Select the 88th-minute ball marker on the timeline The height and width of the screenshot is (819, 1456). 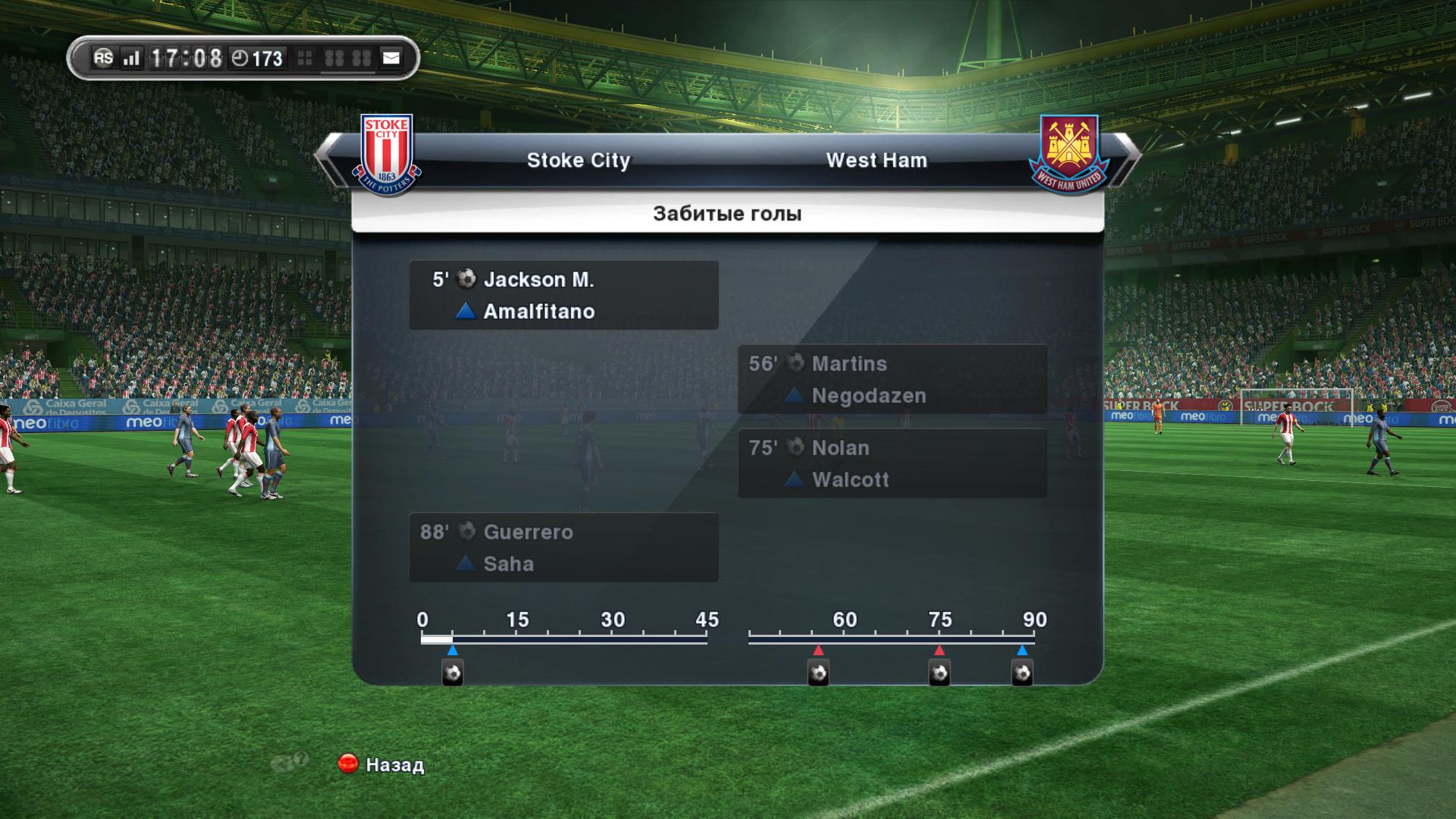(x=1022, y=673)
